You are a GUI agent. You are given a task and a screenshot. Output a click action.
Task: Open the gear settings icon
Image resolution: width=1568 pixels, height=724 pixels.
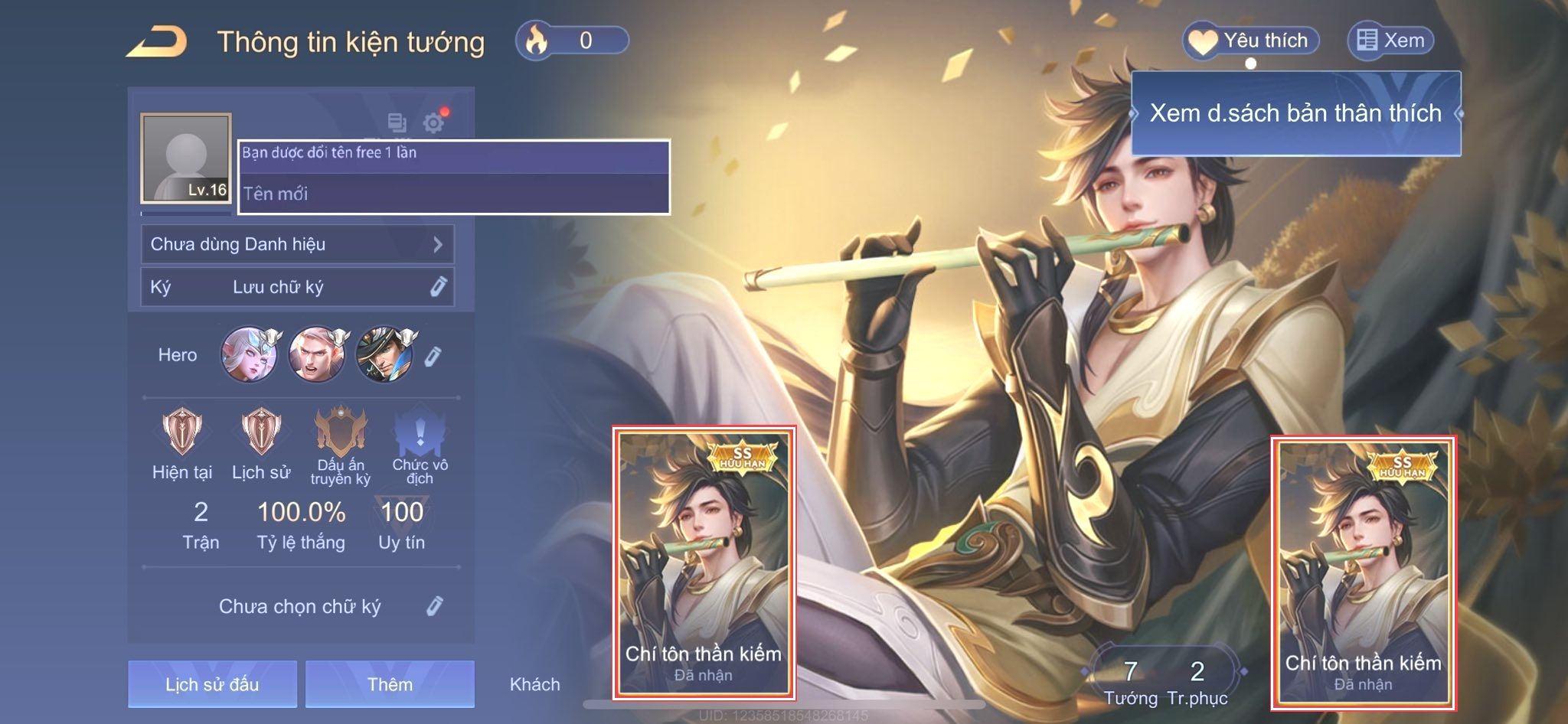[x=433, y=122]
